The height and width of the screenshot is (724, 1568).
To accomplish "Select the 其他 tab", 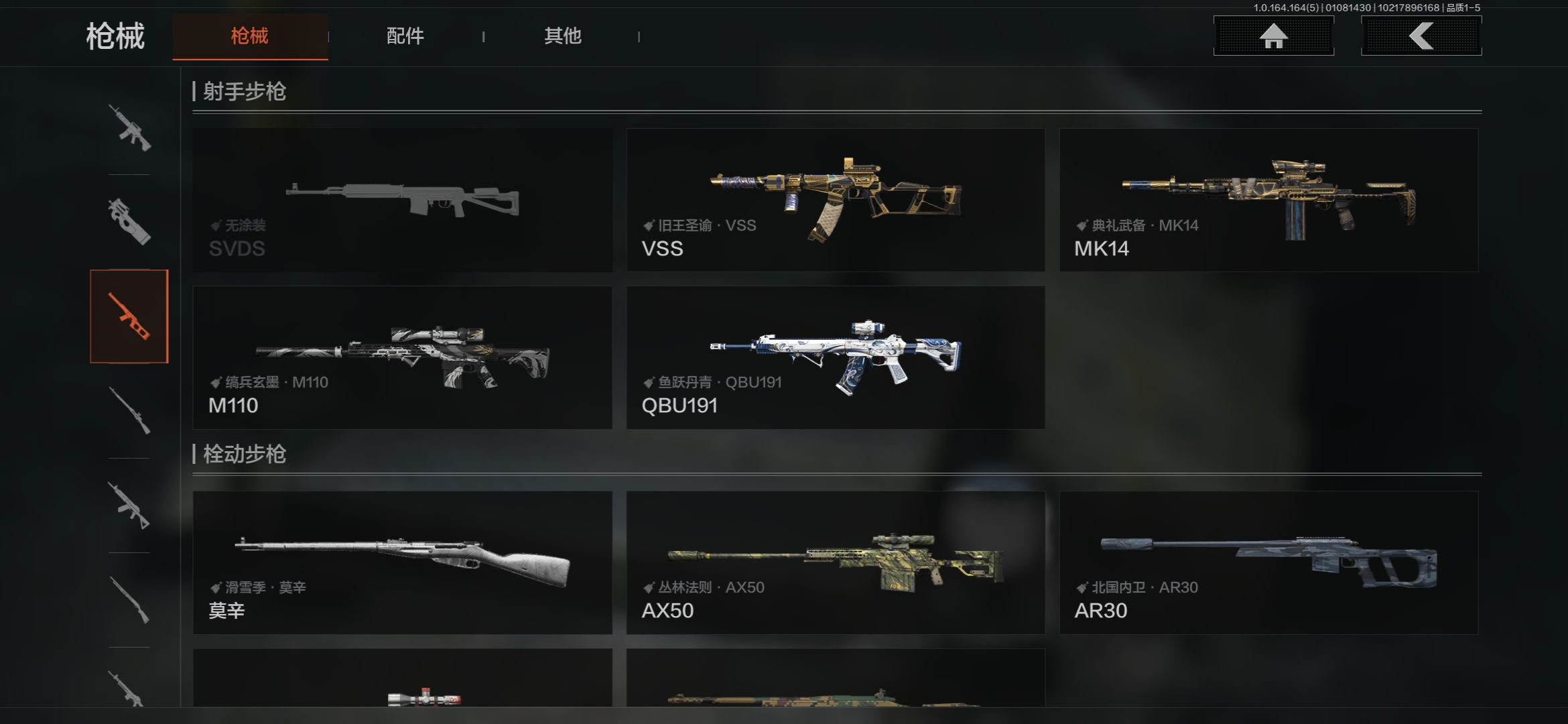I will (562, 36).
